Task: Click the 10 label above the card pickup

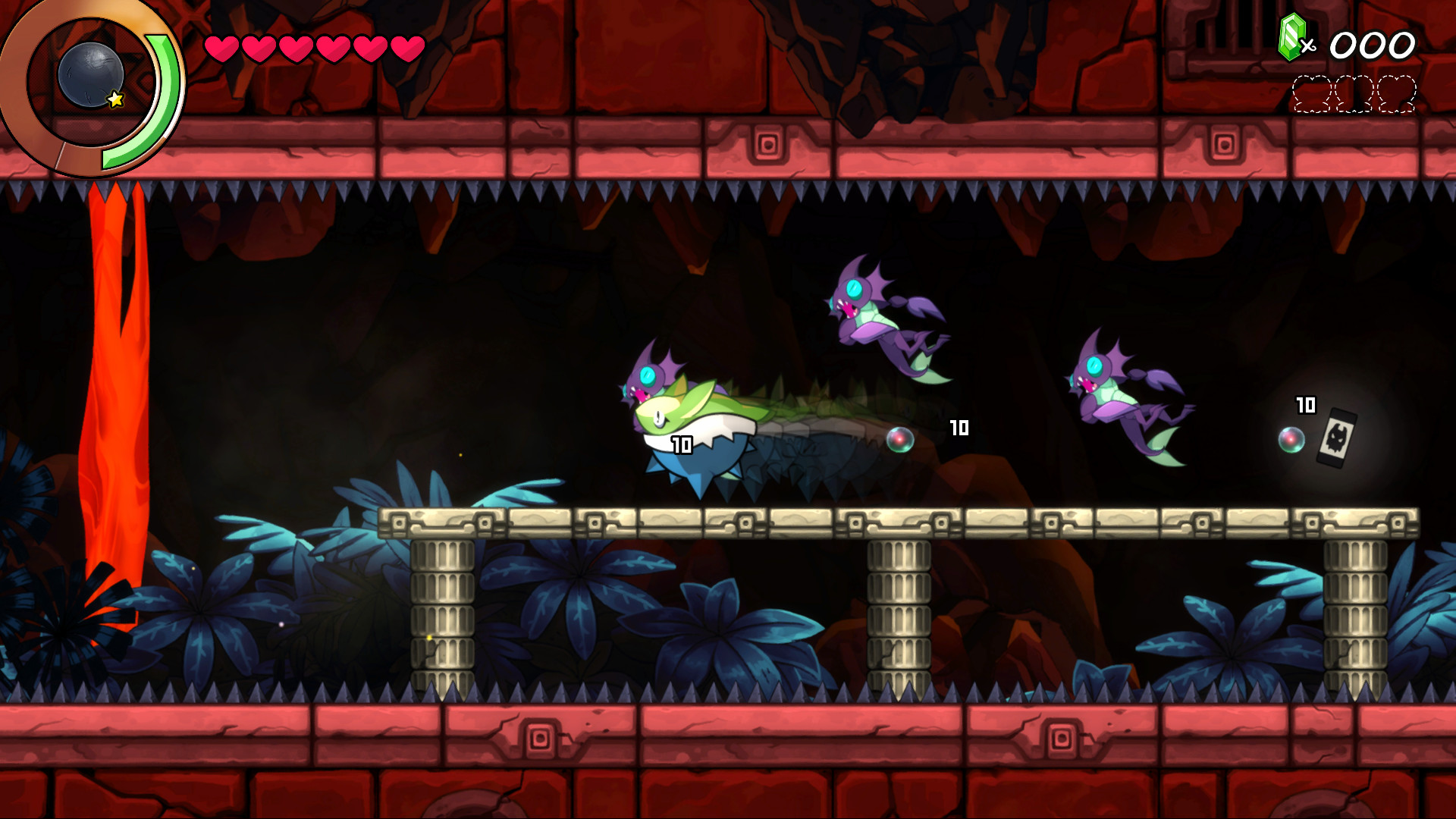Action: pyautogui.click(x=1307, y=406)
